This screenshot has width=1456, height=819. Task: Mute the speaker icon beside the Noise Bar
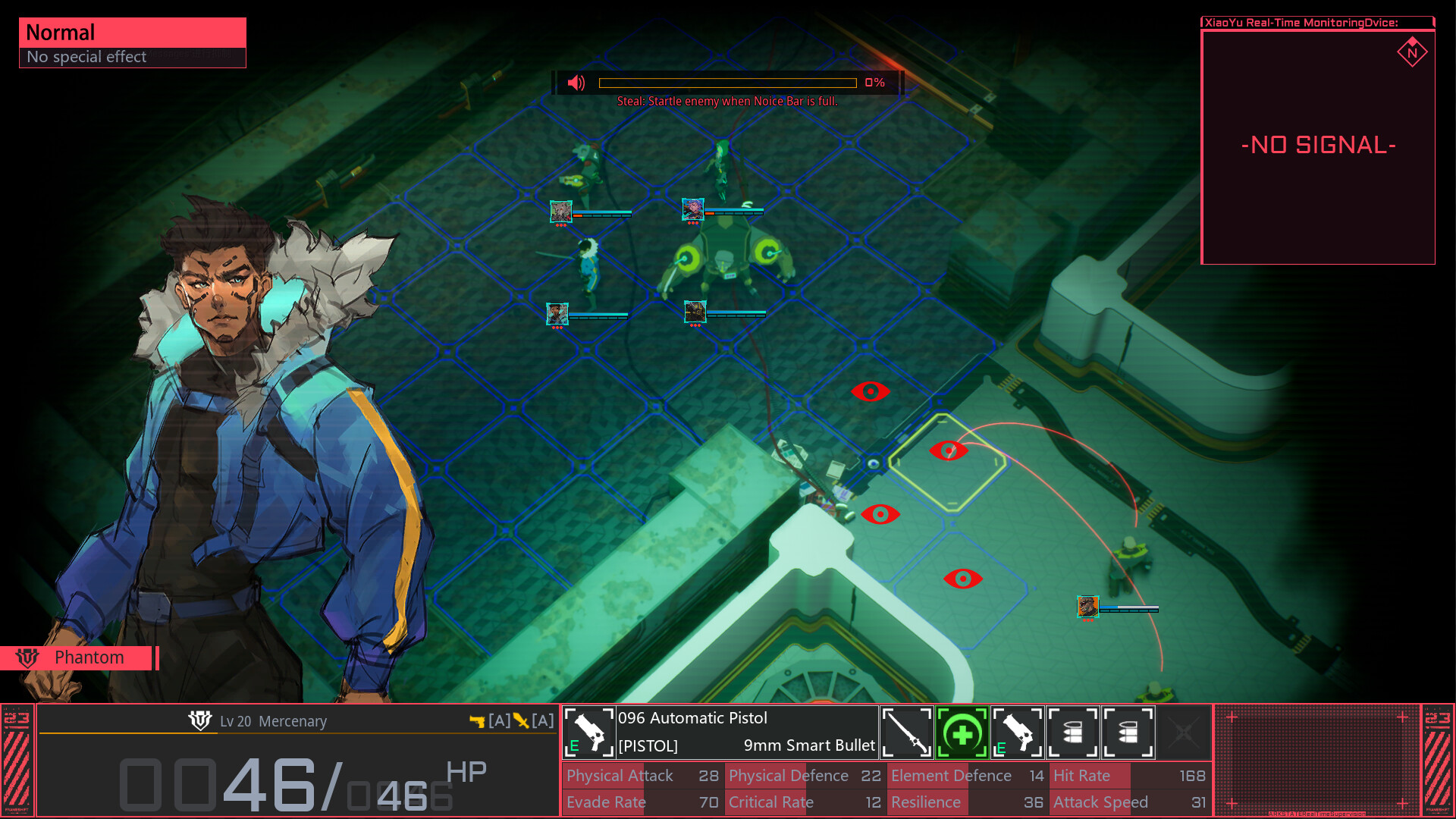pyautogui.click(x=576, y=83)
